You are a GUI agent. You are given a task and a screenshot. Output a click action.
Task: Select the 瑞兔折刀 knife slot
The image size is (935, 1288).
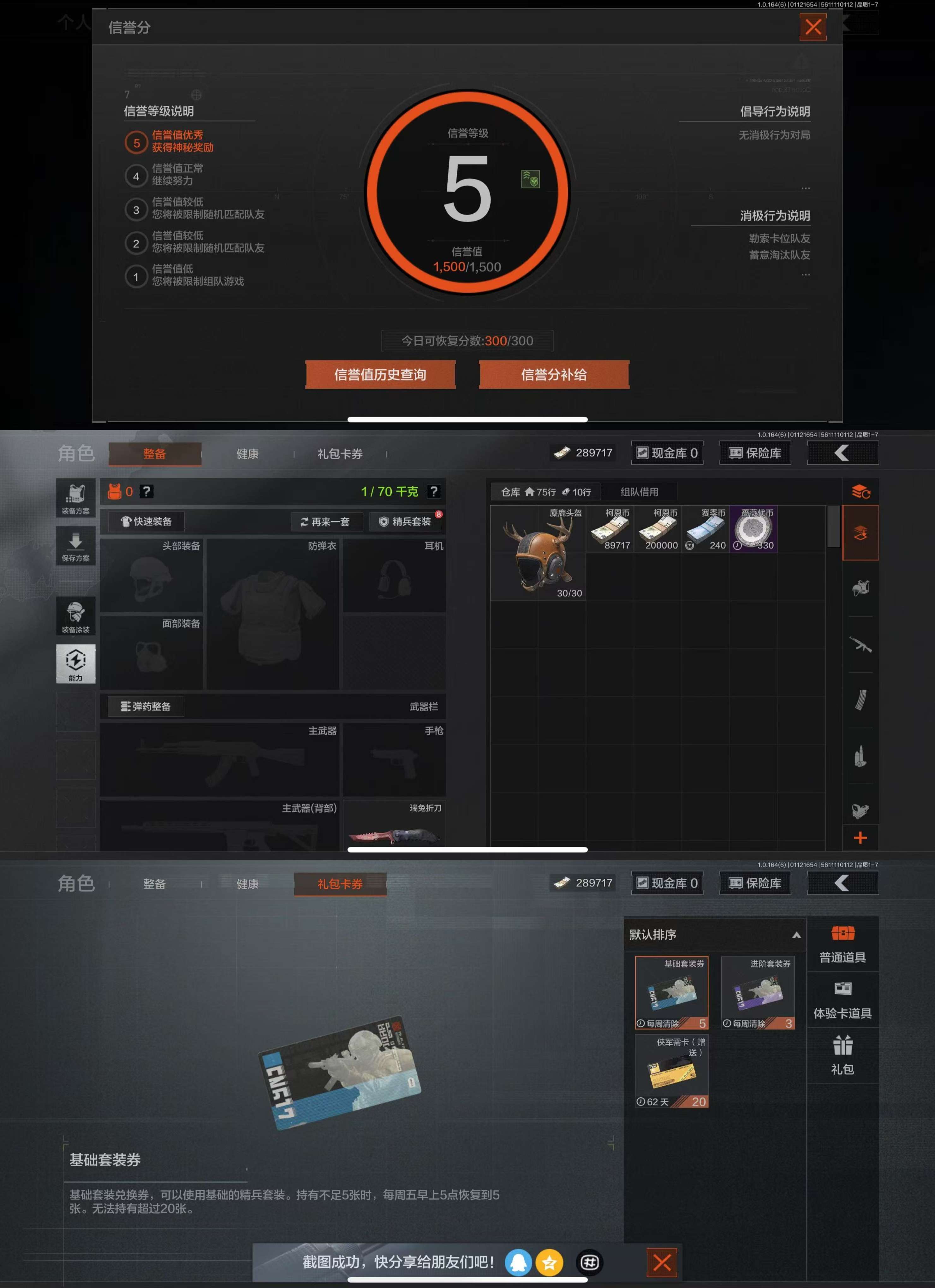coord(394,825)
